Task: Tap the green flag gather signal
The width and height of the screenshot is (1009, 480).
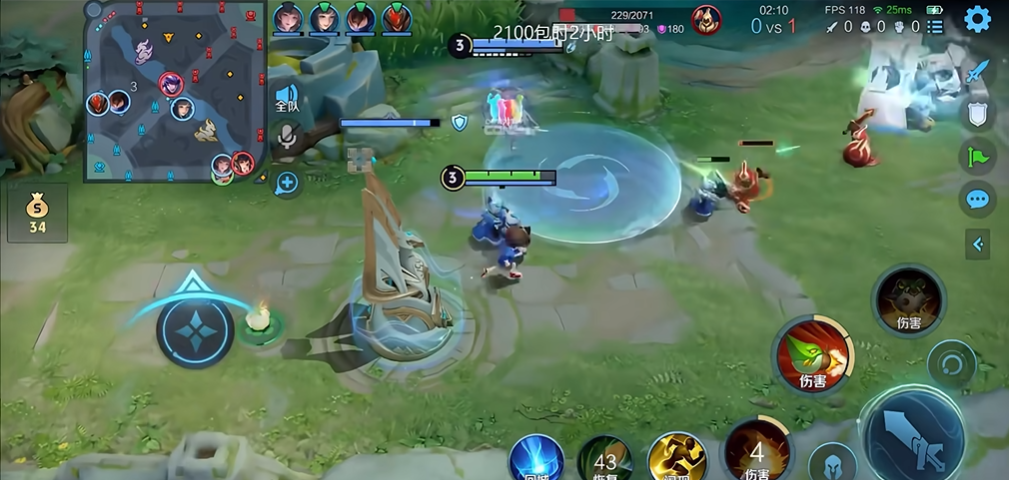Action: (x=977, y=156)
